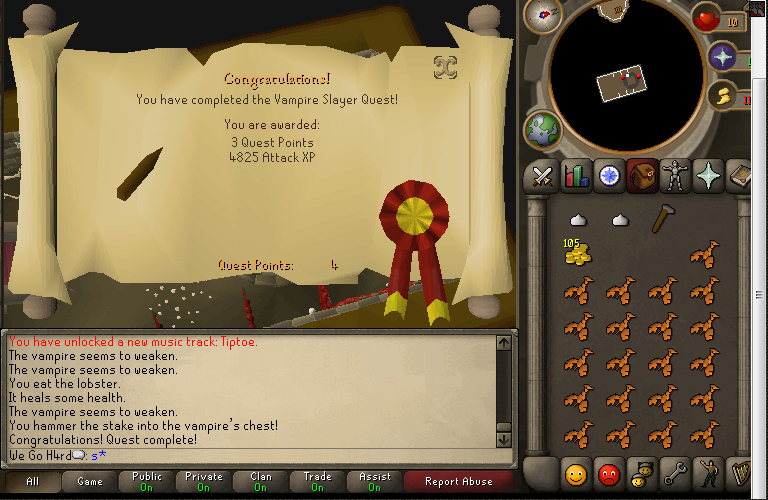Click the Report Abuse button
Image resolution: width=768 pixels, height=500 pixels.
point(458,482)
